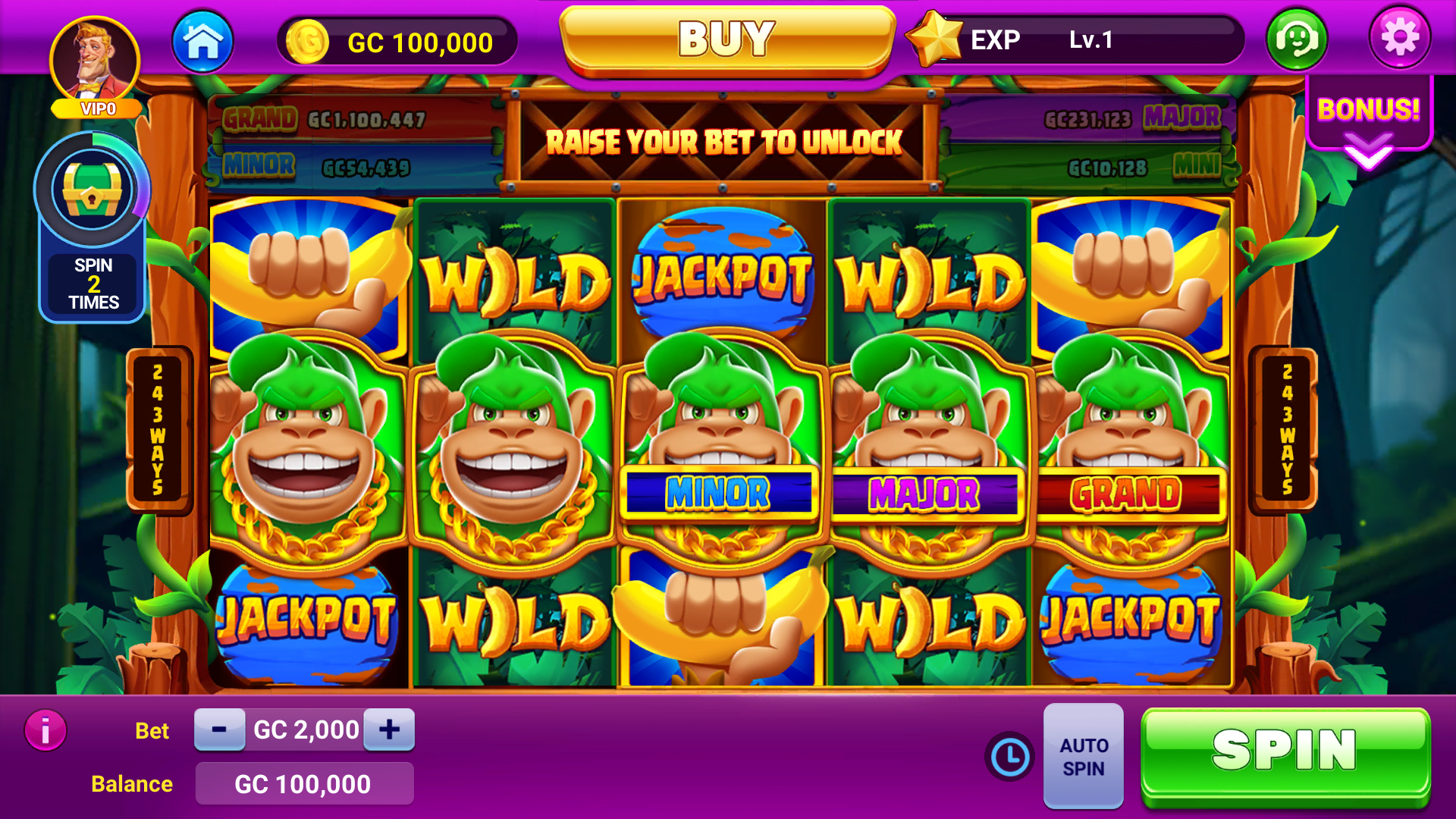The height and width of the screenshot is (819, 1456).
Task: Expand the BONUS! dropdown panel
Action: click(x=1369, y=125)
